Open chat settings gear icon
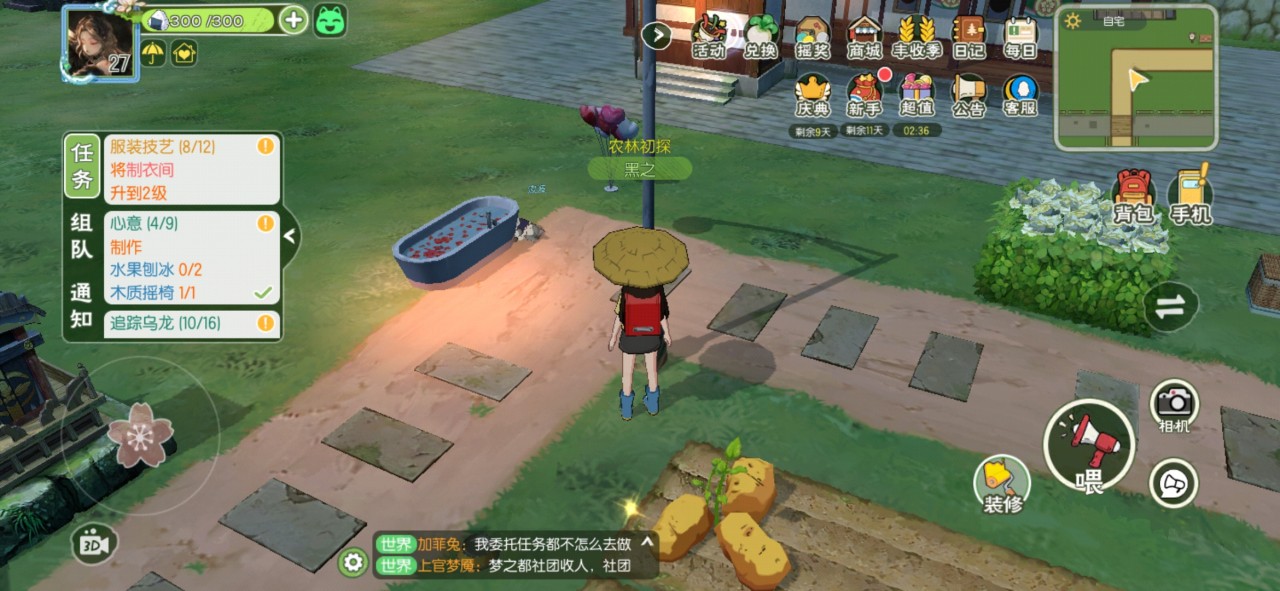Screen dimensions: 1280x591 click(352, 562)
